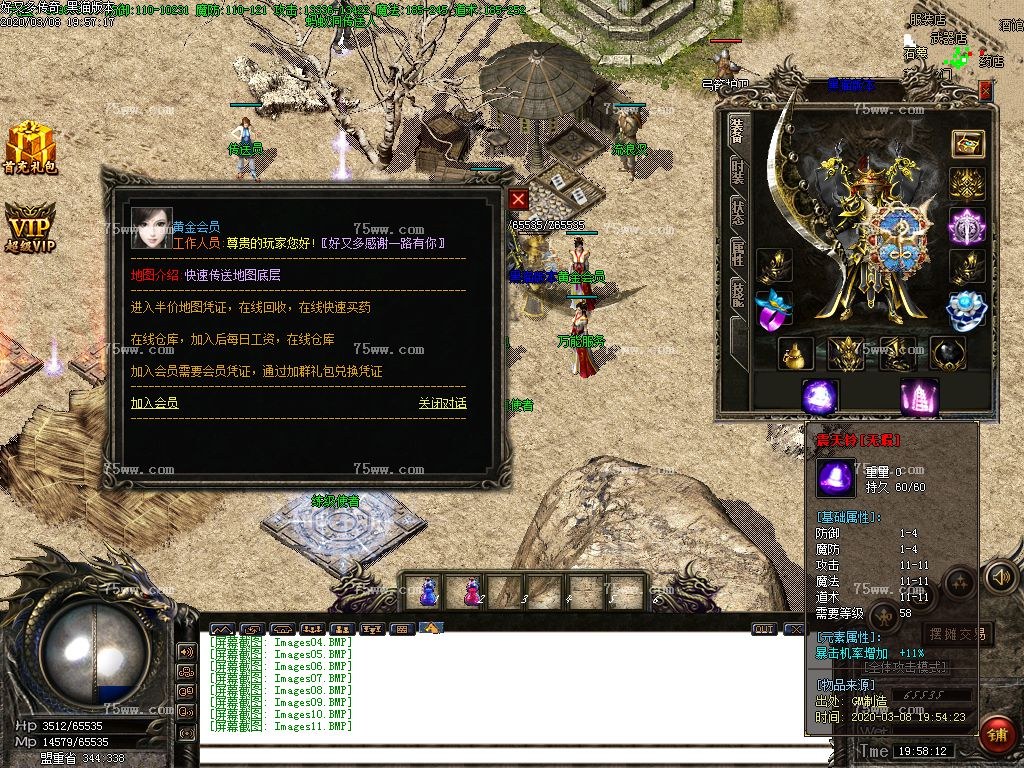The height and width of the screenshot is (768, 1024).
Task: Close the gold member dialogue window
Action: click(x=518, y=199)
